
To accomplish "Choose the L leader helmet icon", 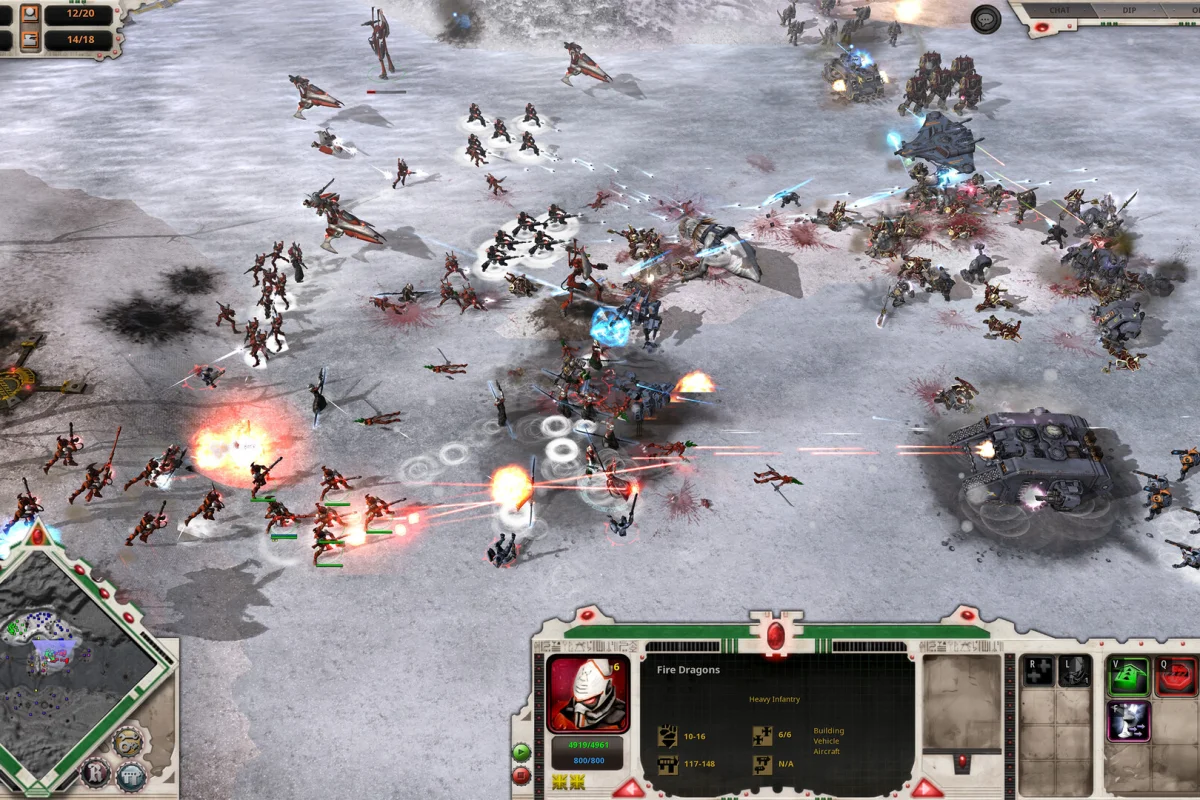I will 1074,671.
